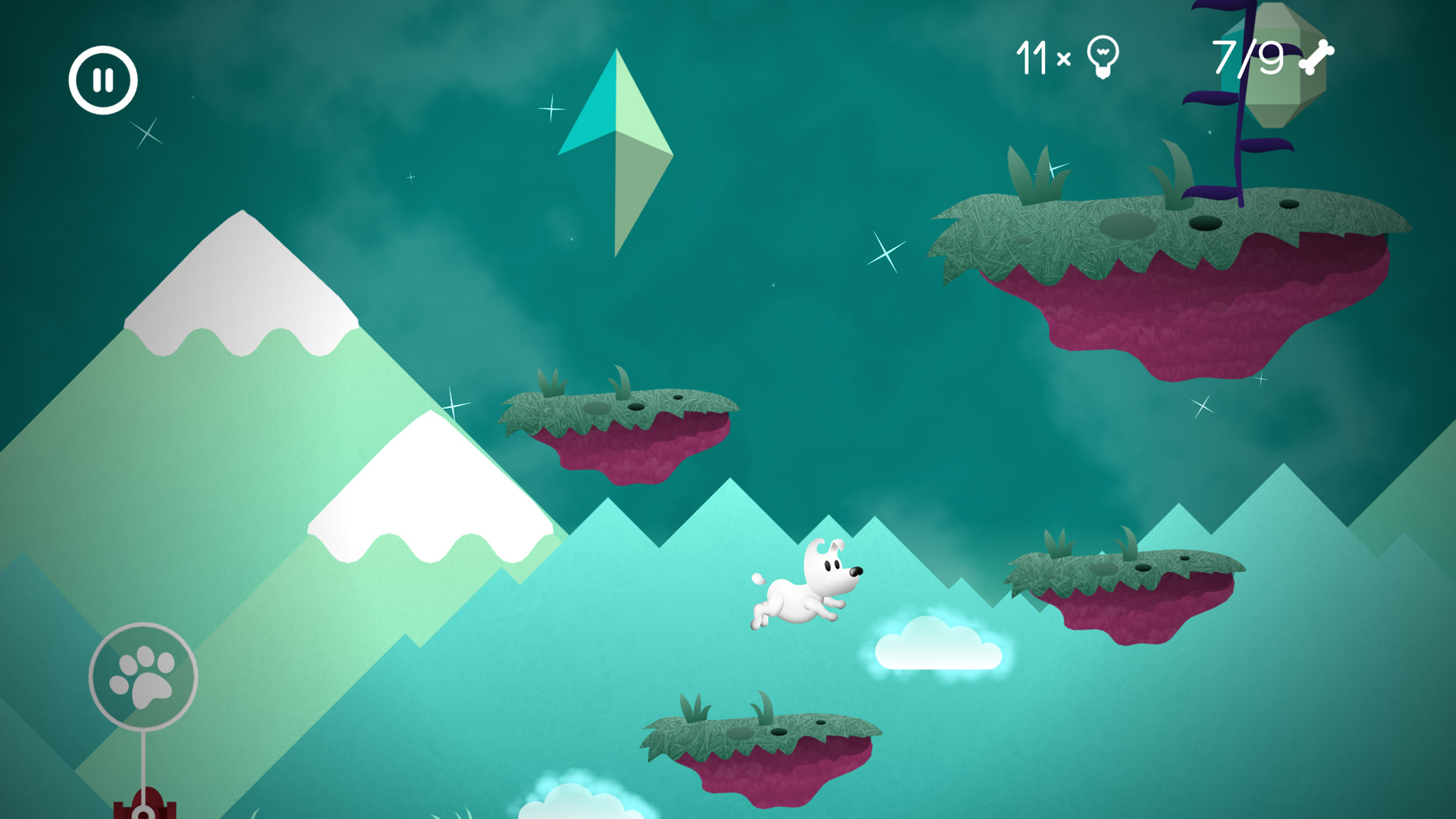The image size is (1456, 819).
Task: Click the island on the right edge
Action: click(1122, 584)
